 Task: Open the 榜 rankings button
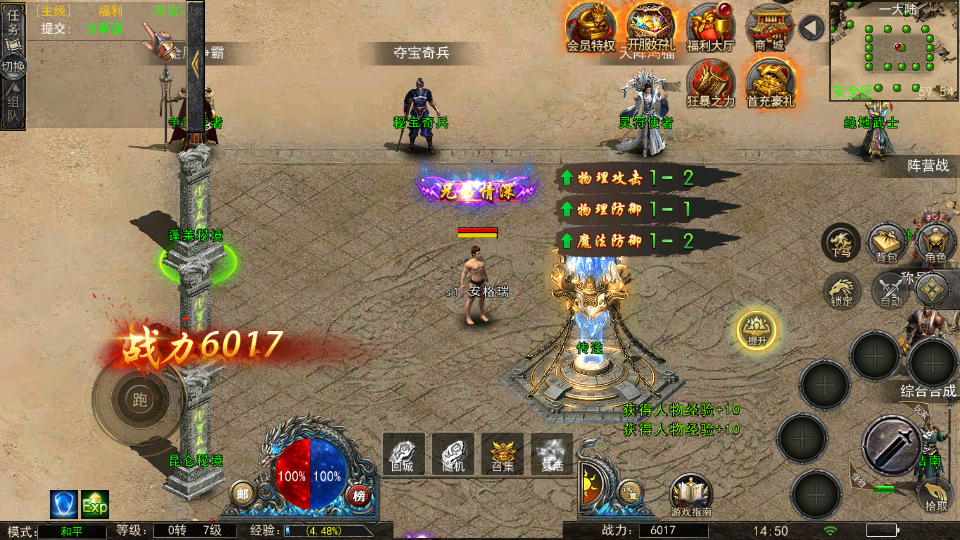(x=359, y=494)
